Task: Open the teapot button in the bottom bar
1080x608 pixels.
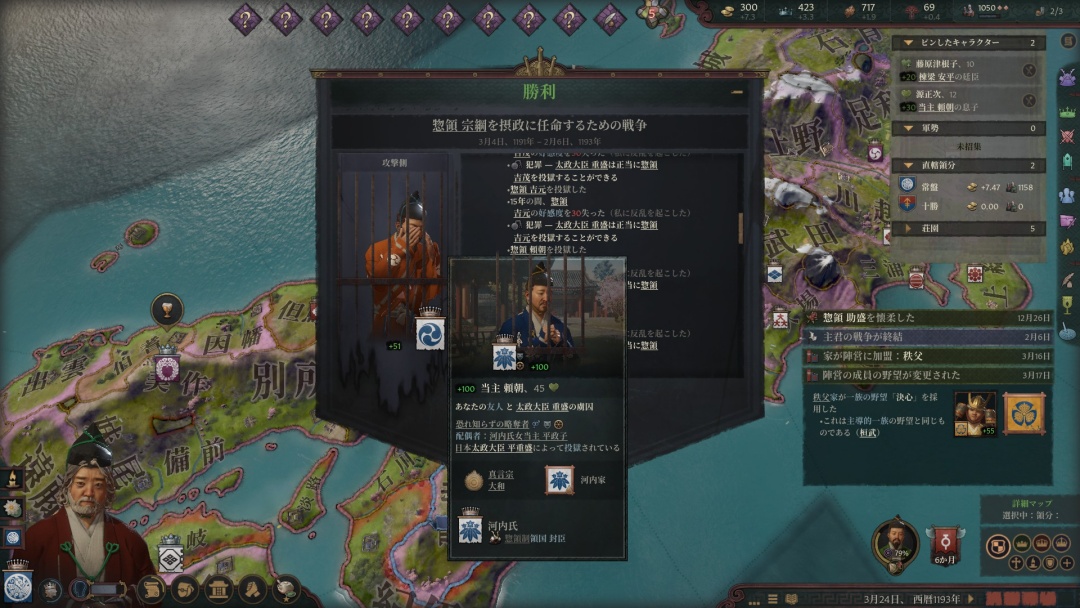Action: (x=286, y=589)
